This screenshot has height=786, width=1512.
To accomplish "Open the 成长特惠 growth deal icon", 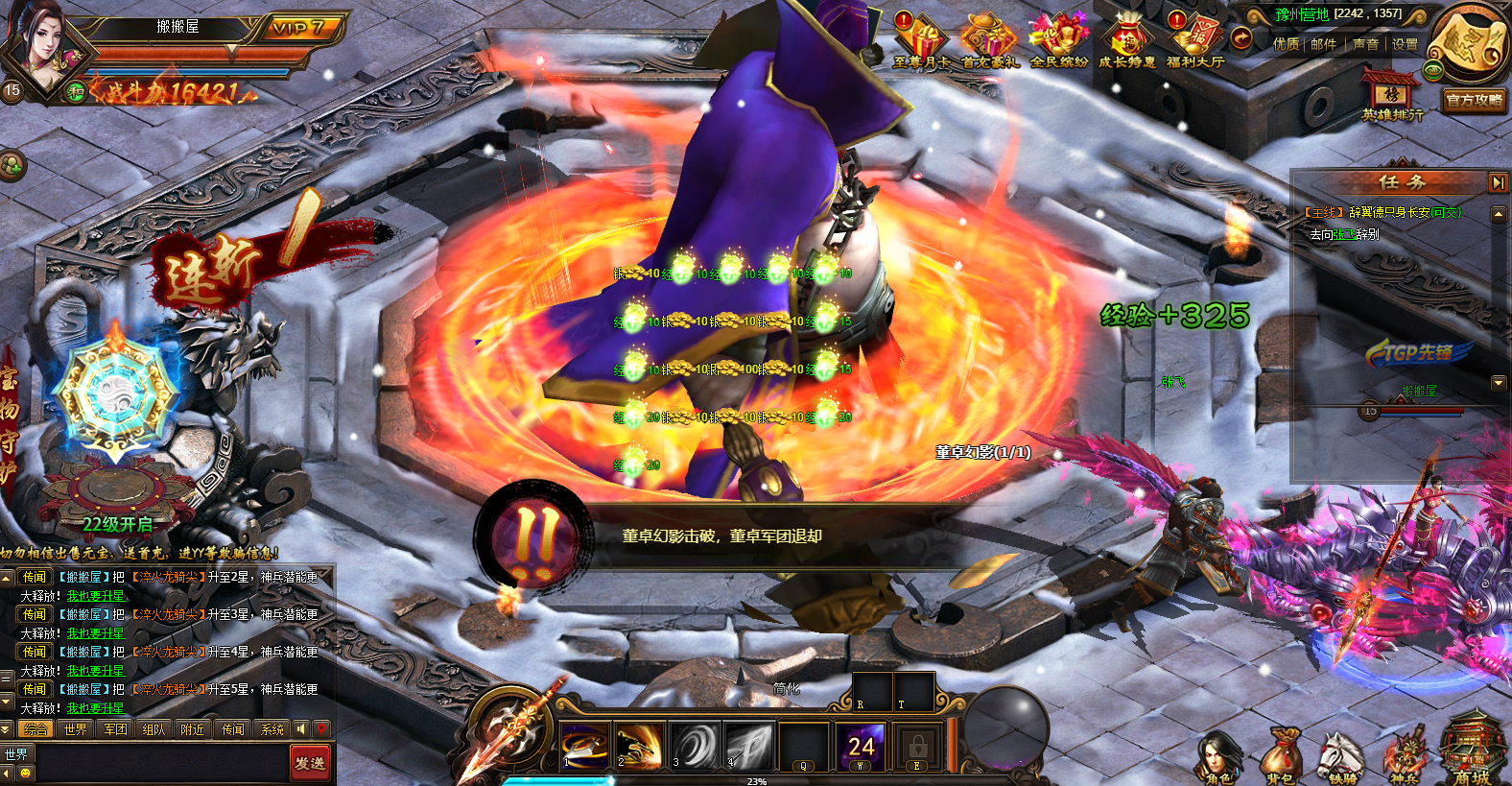I will 1127,41.
